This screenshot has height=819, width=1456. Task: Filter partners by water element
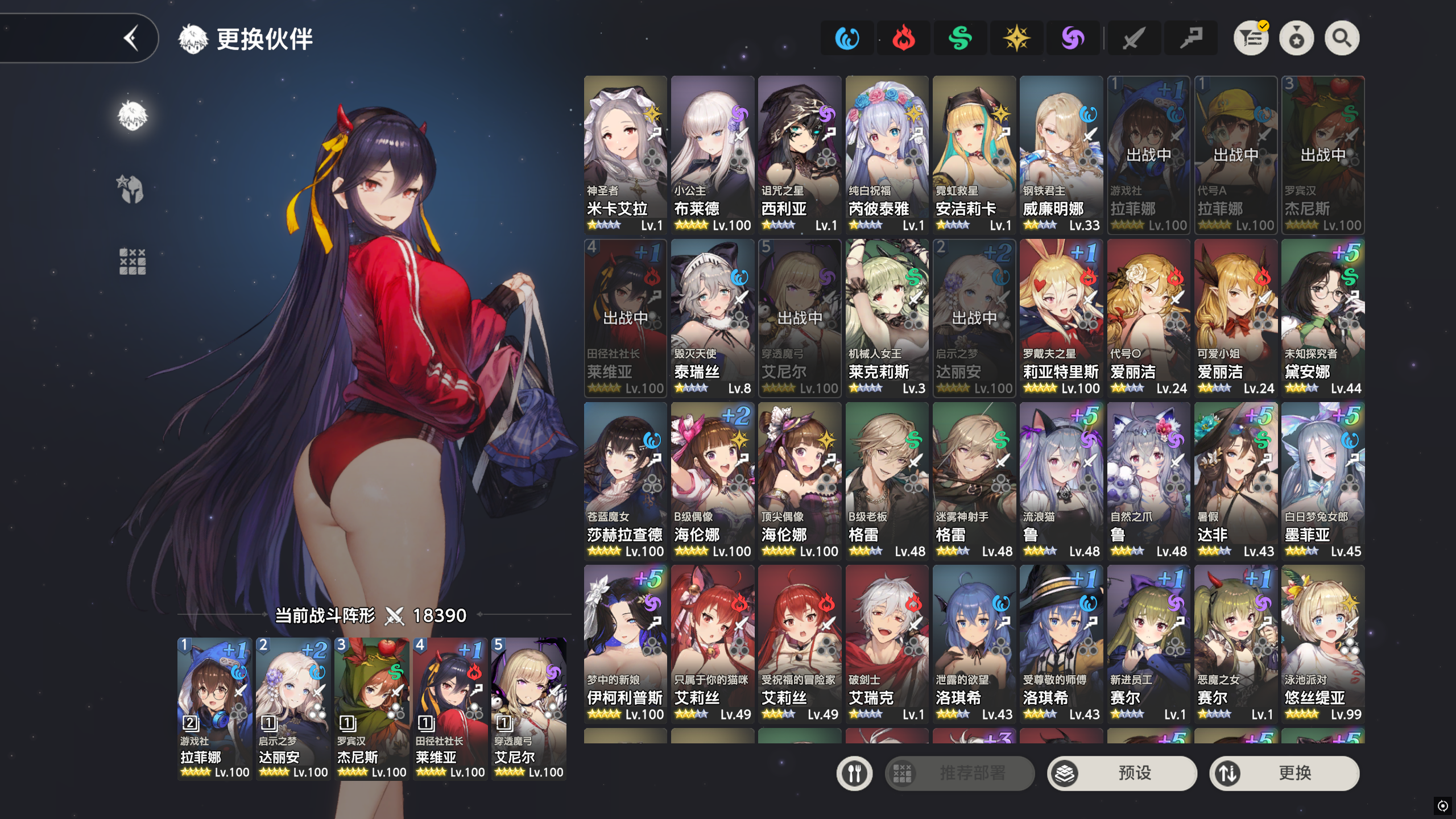(847, 39)
